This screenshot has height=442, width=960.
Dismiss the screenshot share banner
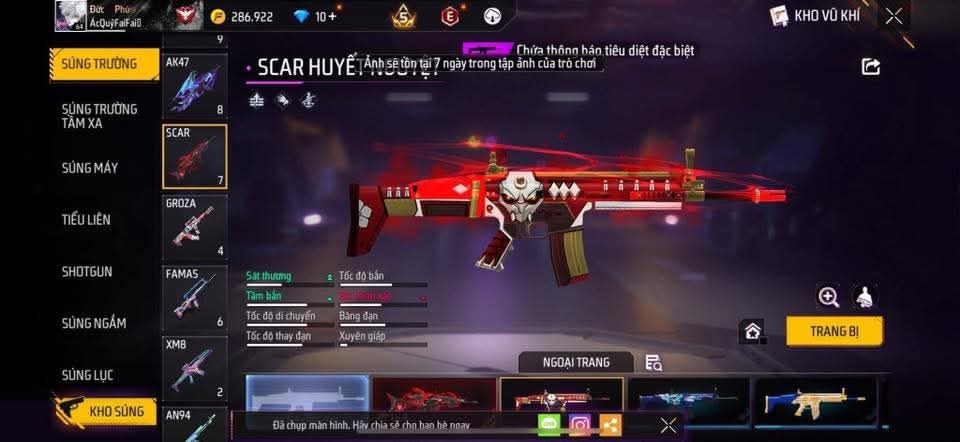pos(669,425)
